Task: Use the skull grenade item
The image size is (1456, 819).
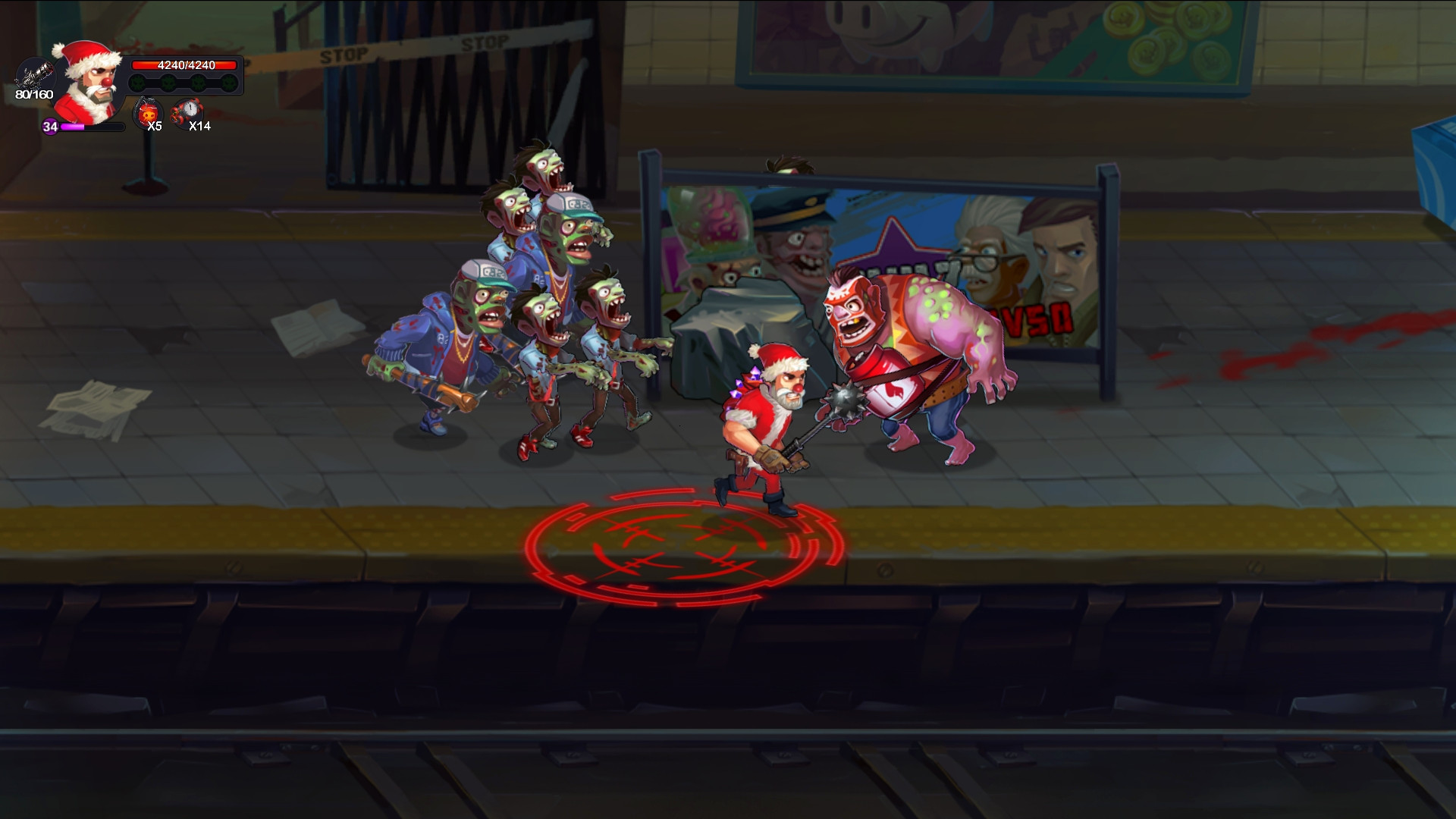Action: 146,114
